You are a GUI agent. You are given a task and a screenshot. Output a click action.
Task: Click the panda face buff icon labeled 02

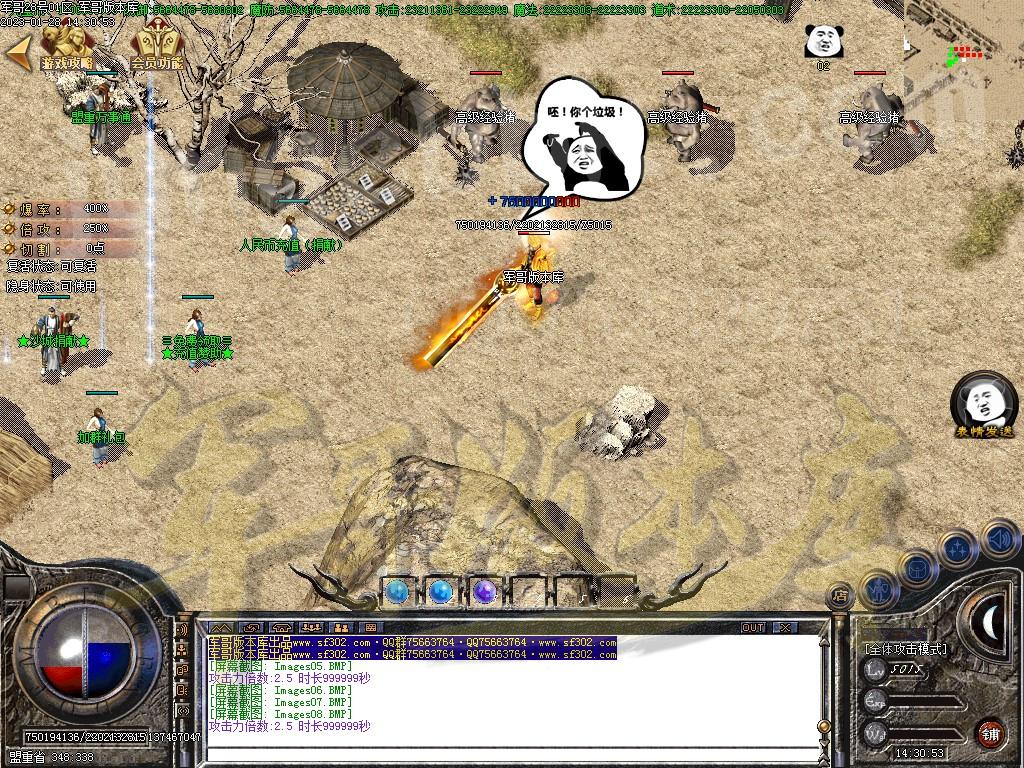click(822, 42)
